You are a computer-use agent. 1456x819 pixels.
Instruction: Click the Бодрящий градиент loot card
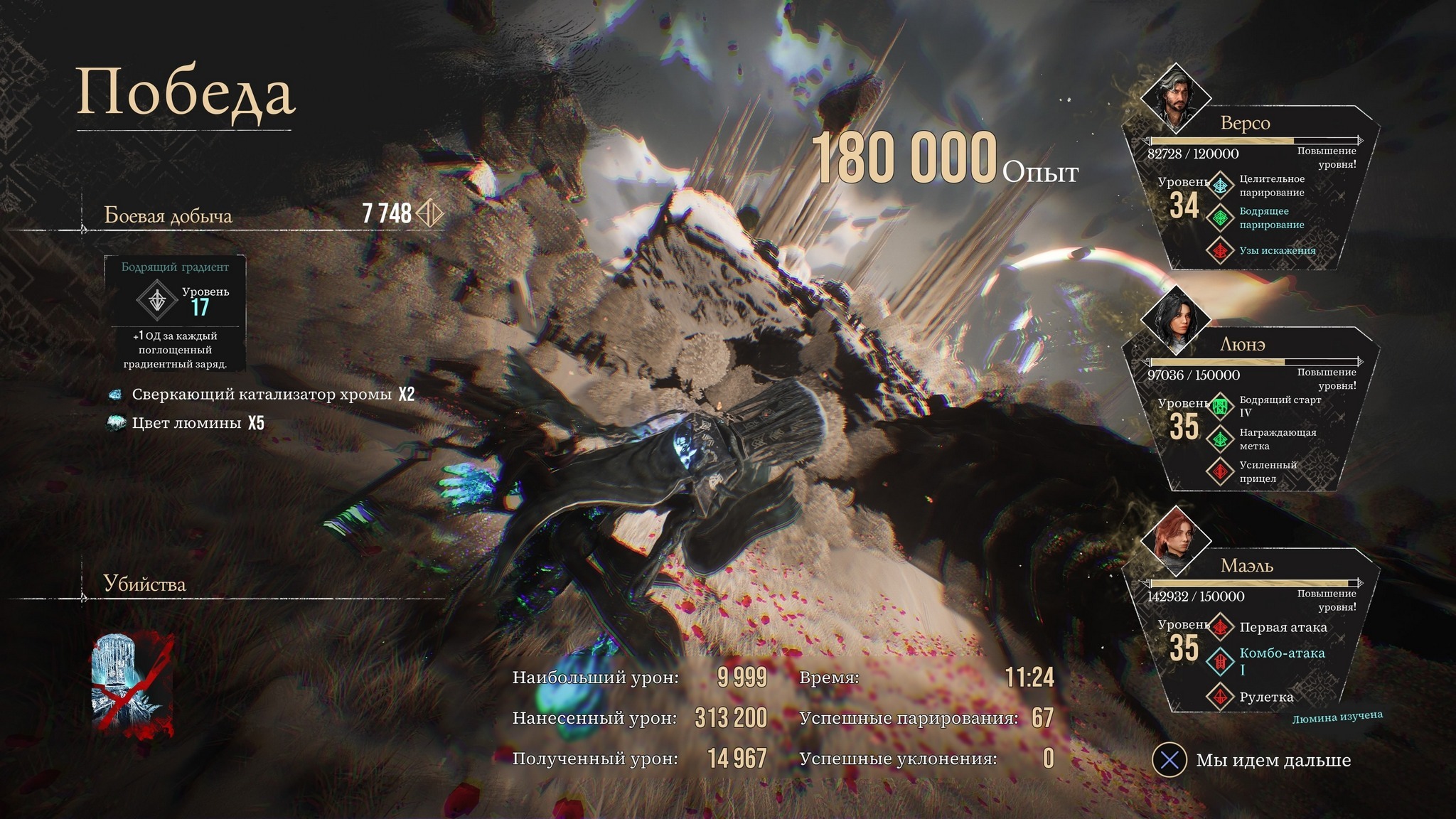[175, 313]
